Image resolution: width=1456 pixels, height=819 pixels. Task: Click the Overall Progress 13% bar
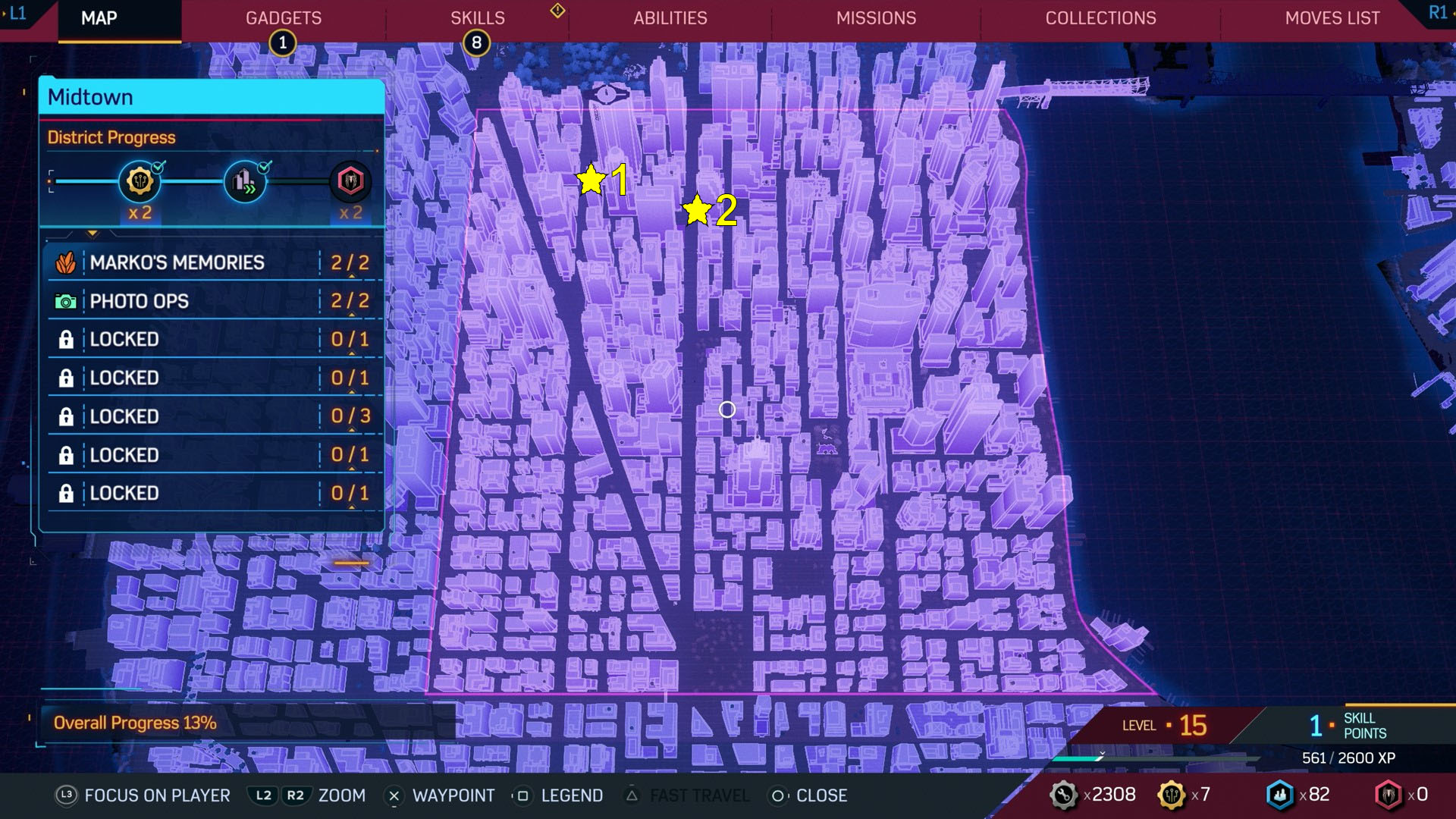click(135, 723)
